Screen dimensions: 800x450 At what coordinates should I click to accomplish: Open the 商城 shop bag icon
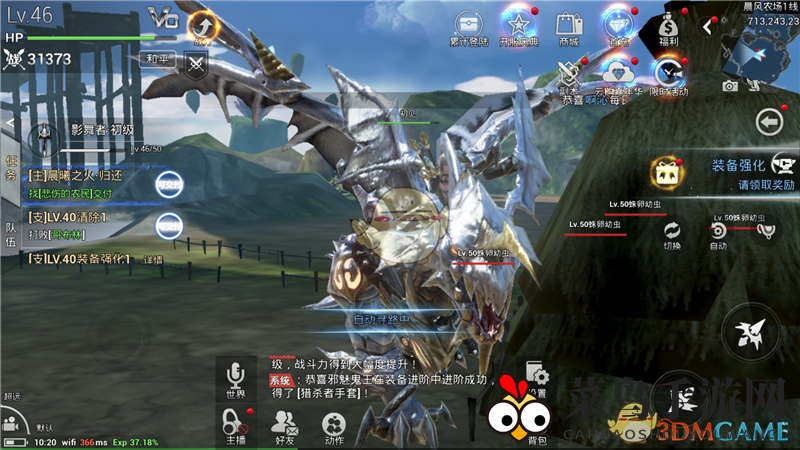coord(569,26)
